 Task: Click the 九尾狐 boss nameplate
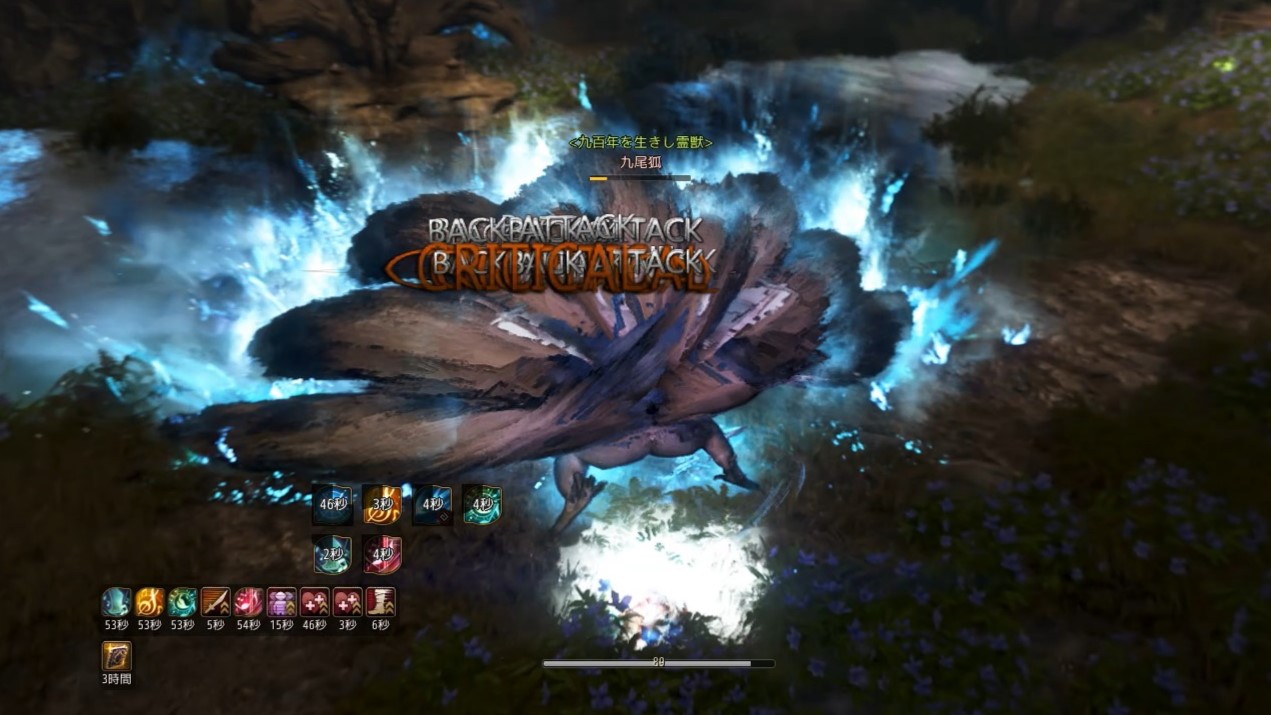pyautogui.click(x=640, y=162)
